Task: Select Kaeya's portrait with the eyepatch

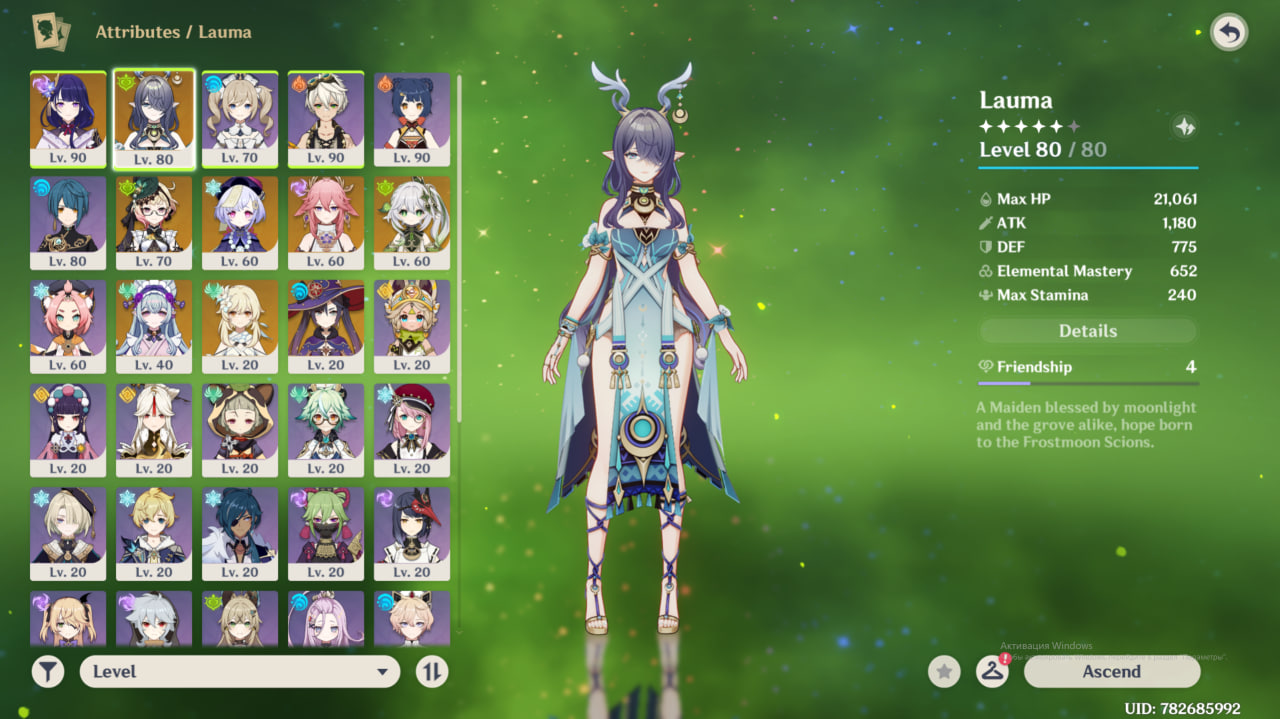Action: [x=240, y=533]
